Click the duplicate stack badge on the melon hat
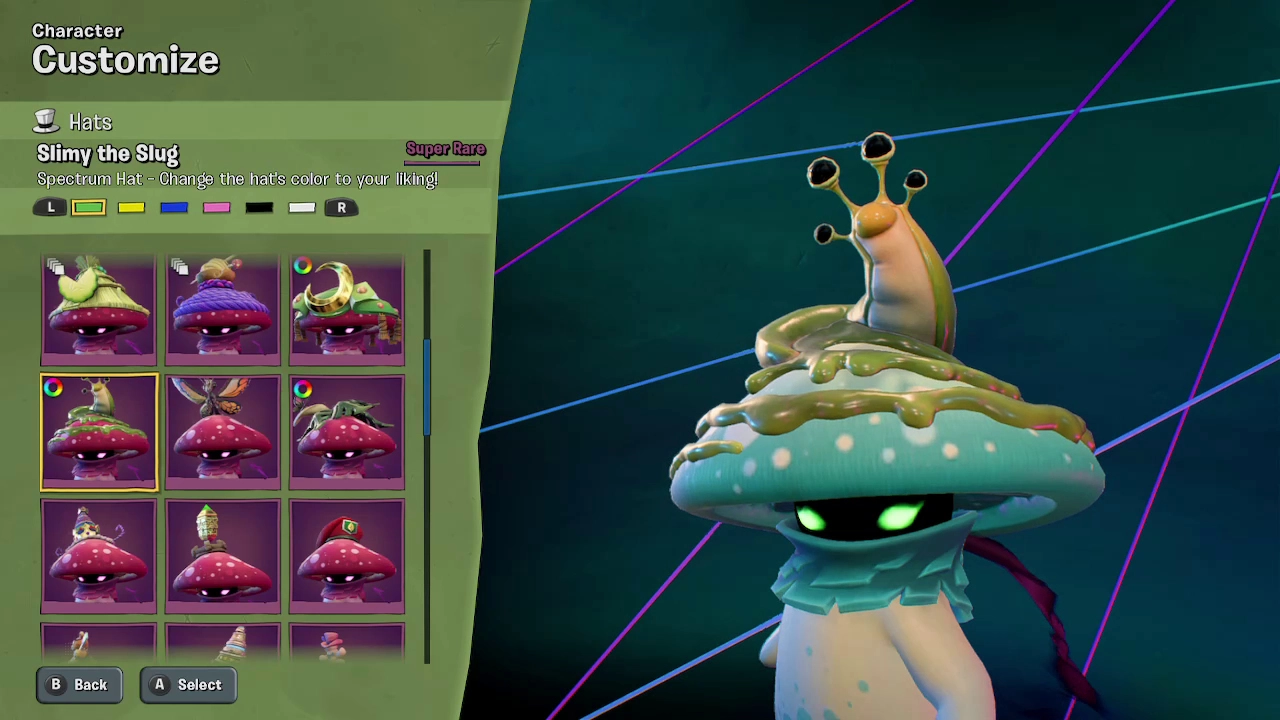1280x720 pixels. pos(57,267)
